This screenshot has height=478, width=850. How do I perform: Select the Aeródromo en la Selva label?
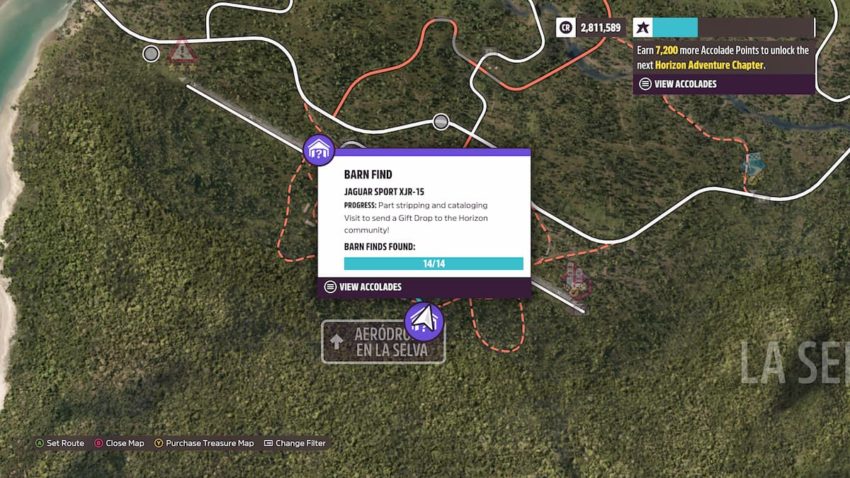coord(383,342)
